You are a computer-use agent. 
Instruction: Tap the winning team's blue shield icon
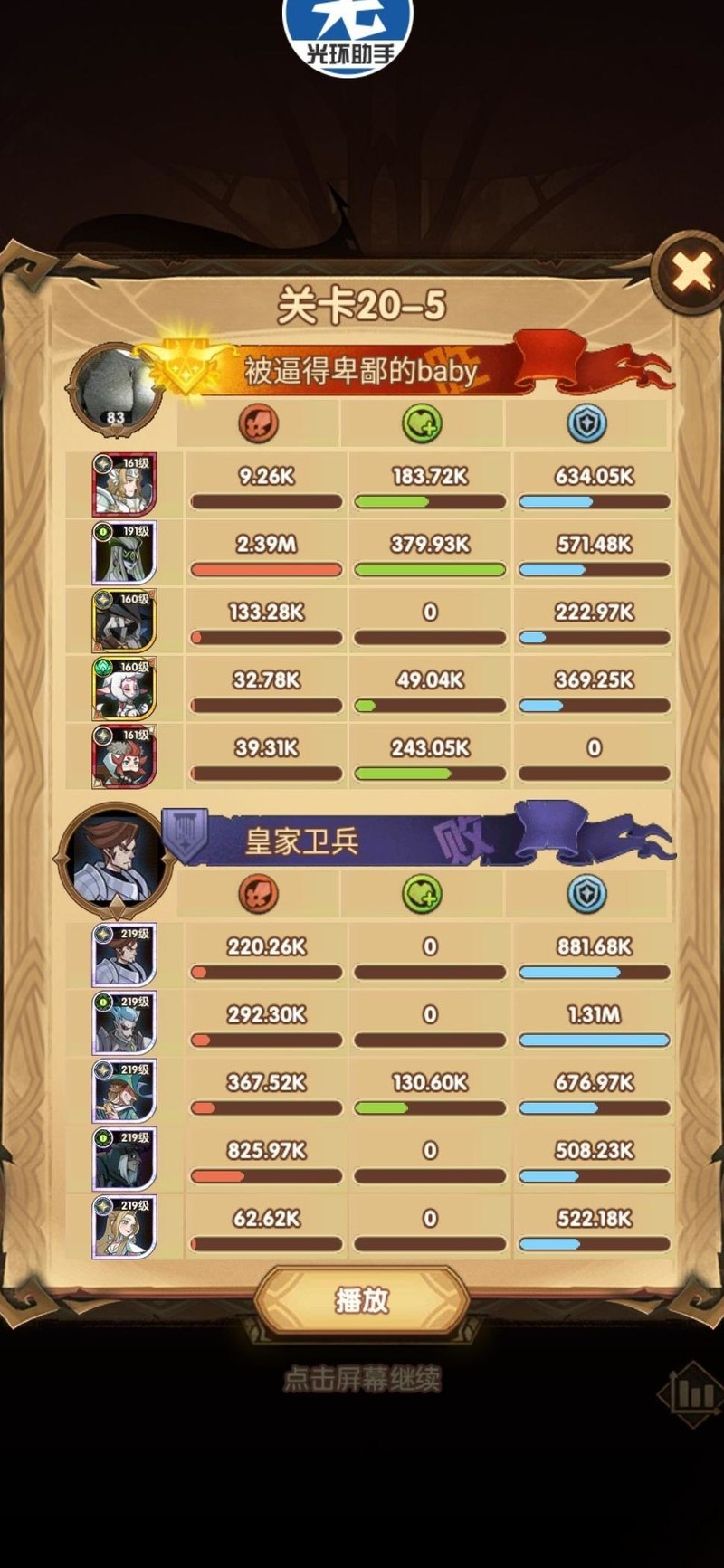click(x=586, y=423)
